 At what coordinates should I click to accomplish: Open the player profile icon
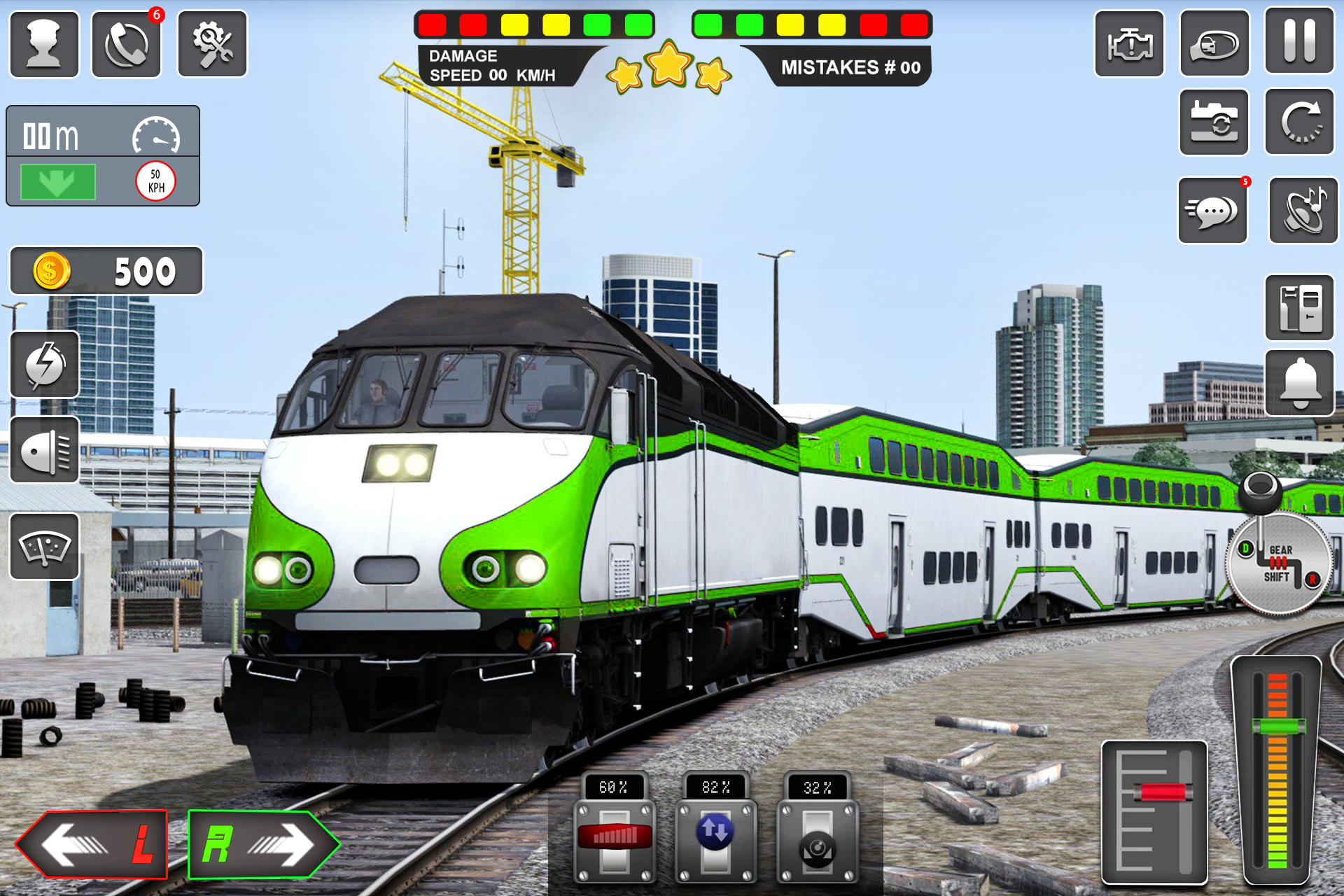coord(43,43)
